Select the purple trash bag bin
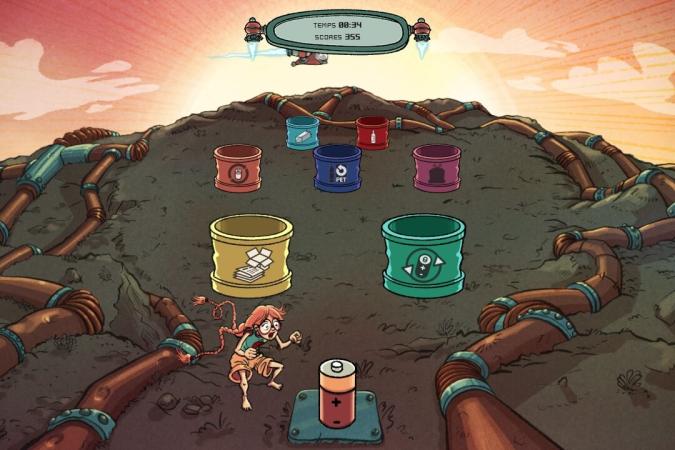Image resolution: width=675 pixels, height=450 pixels. pyautogui.click(x=437, y=168)
